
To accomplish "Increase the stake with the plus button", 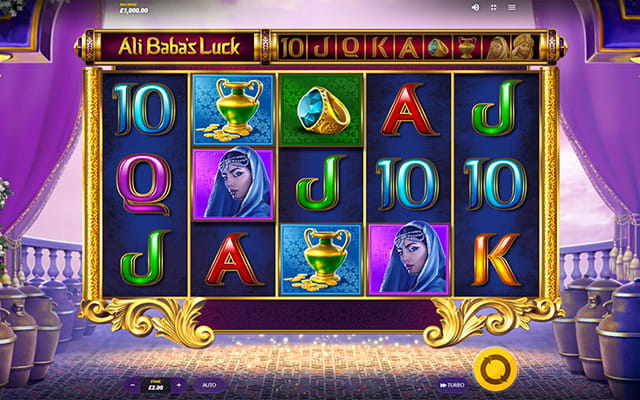I will pyautogui.click(x=178, y=384).
